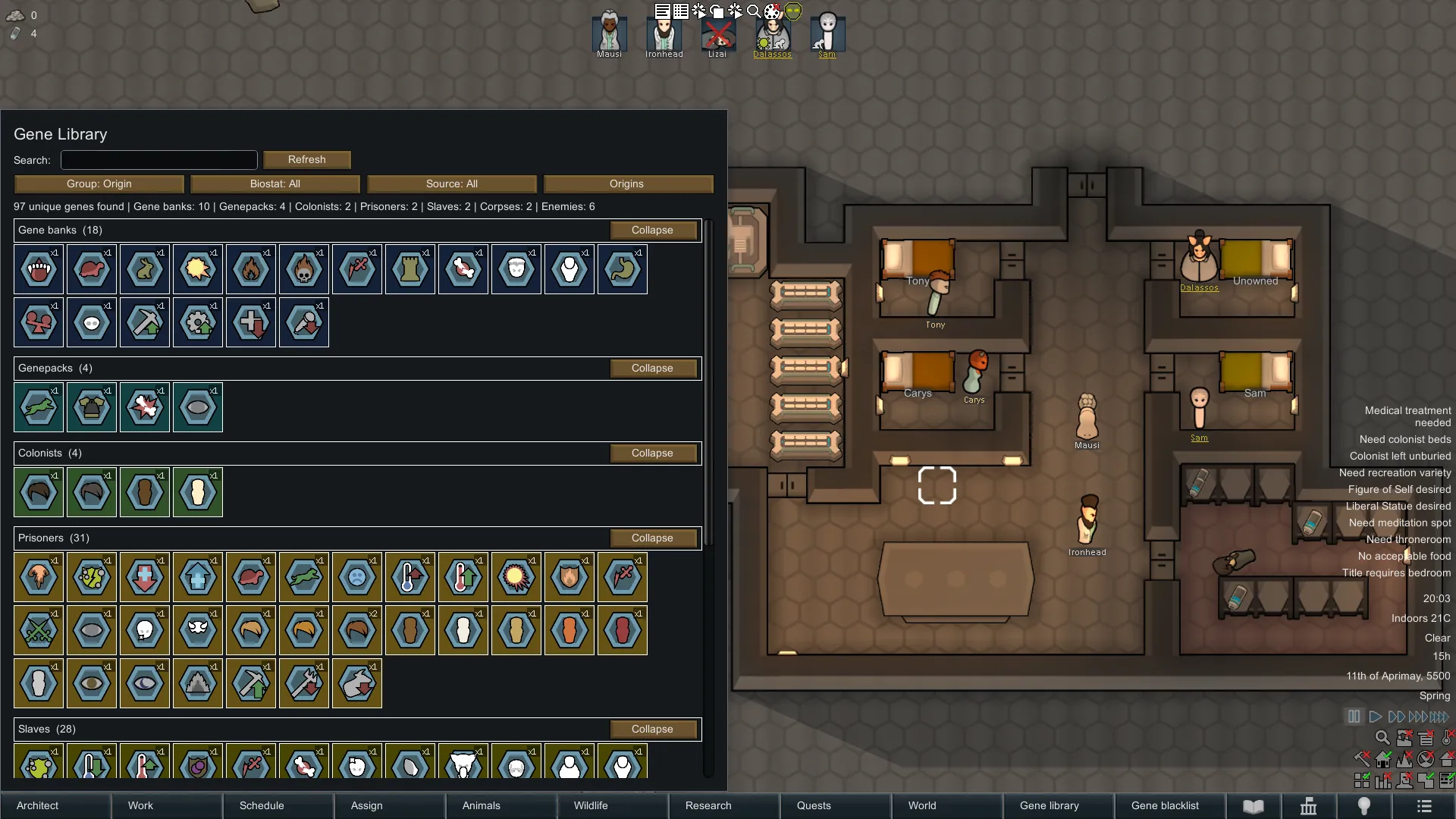1456x819 pixels.
Task: Open the Group: Origin dropdown
Action: pyautogui.click(x=99, y=184)
